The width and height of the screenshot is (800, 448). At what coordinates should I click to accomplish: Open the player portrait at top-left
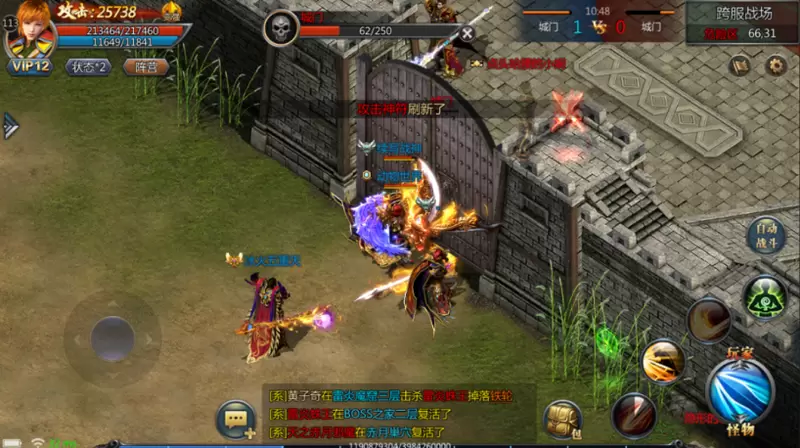pyautogui.click(x=29, y=29)
